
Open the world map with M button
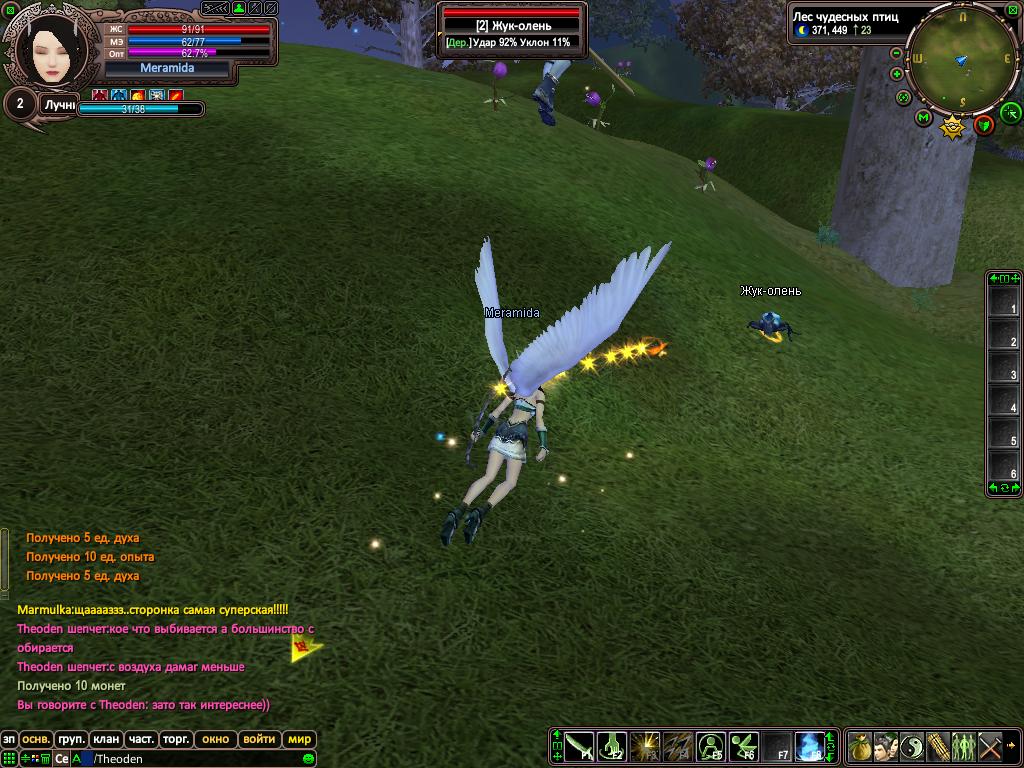point(923,118)
